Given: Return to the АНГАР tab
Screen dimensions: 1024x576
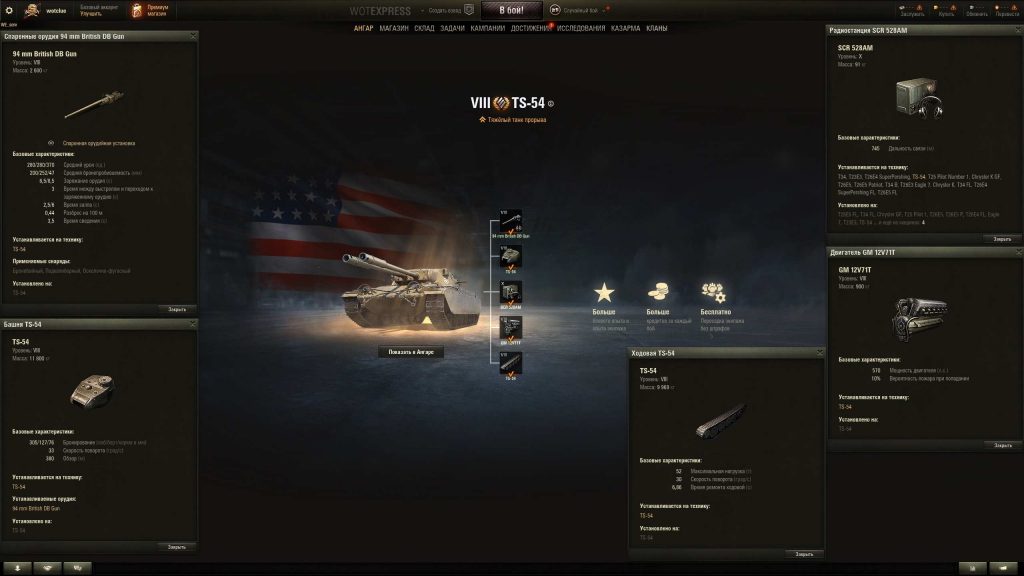Looking at the screenshot, I should point(364,28).
